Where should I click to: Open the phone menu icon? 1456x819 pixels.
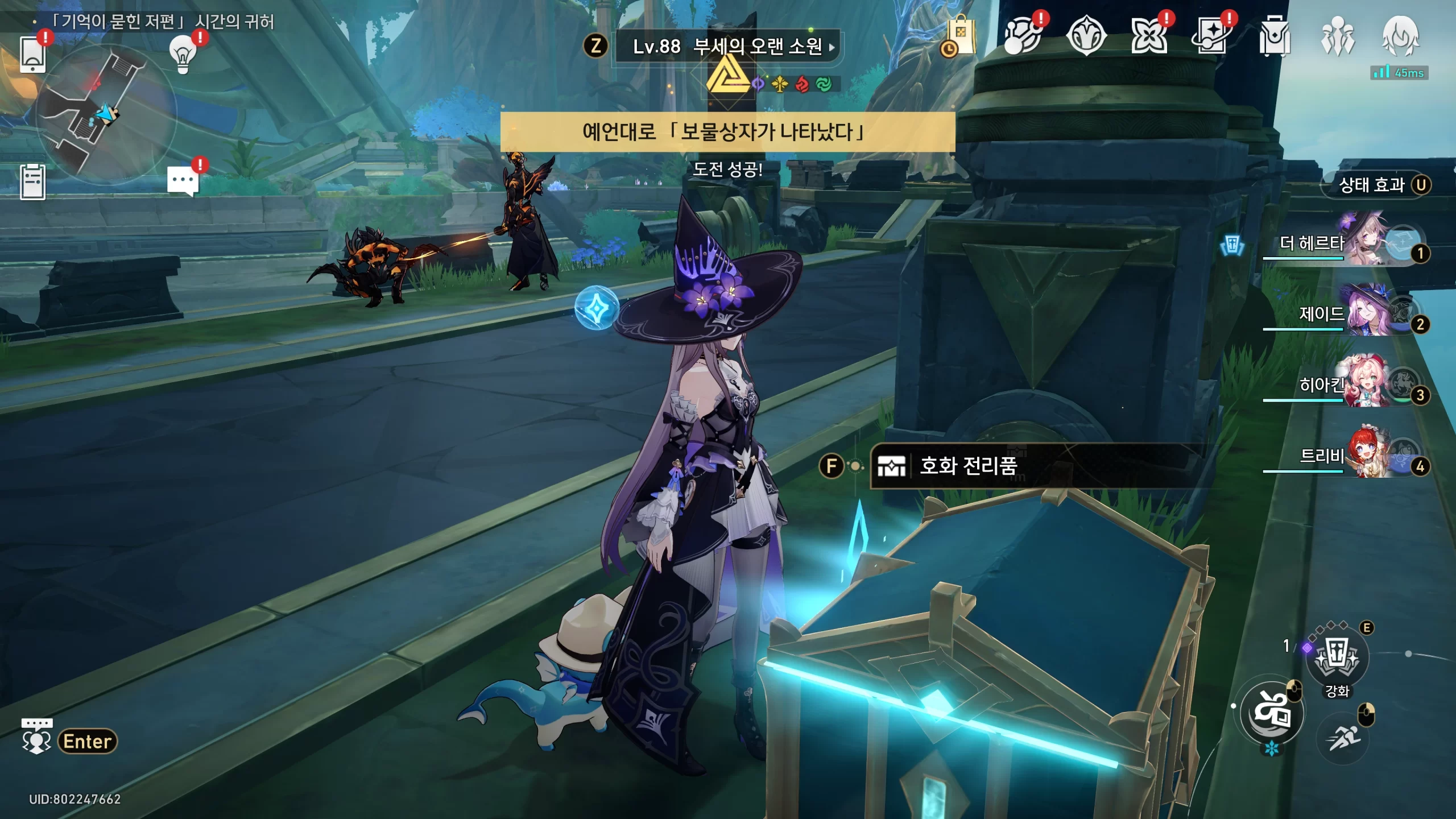click(33, 55)
